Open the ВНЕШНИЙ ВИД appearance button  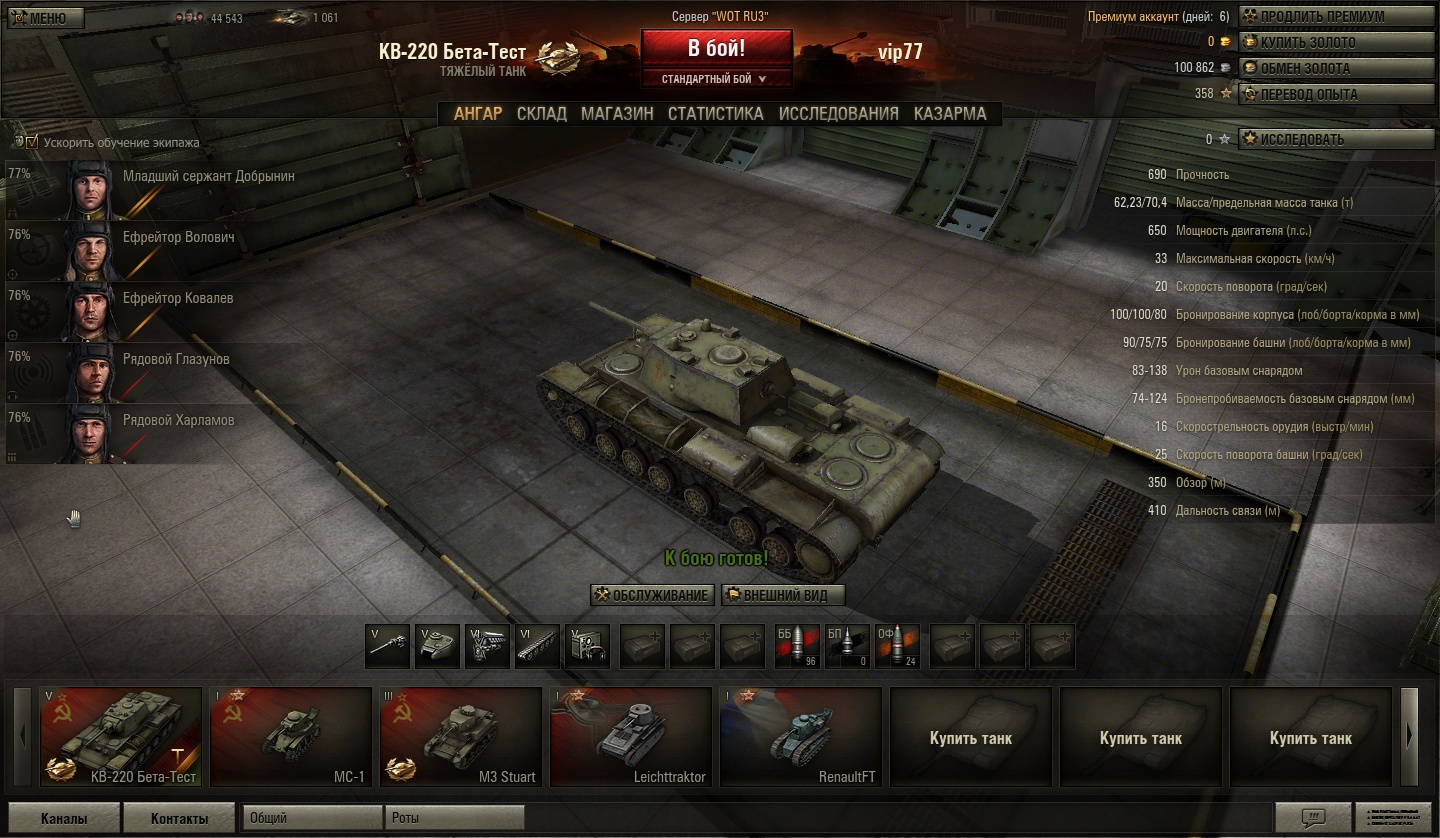[783, 595]
